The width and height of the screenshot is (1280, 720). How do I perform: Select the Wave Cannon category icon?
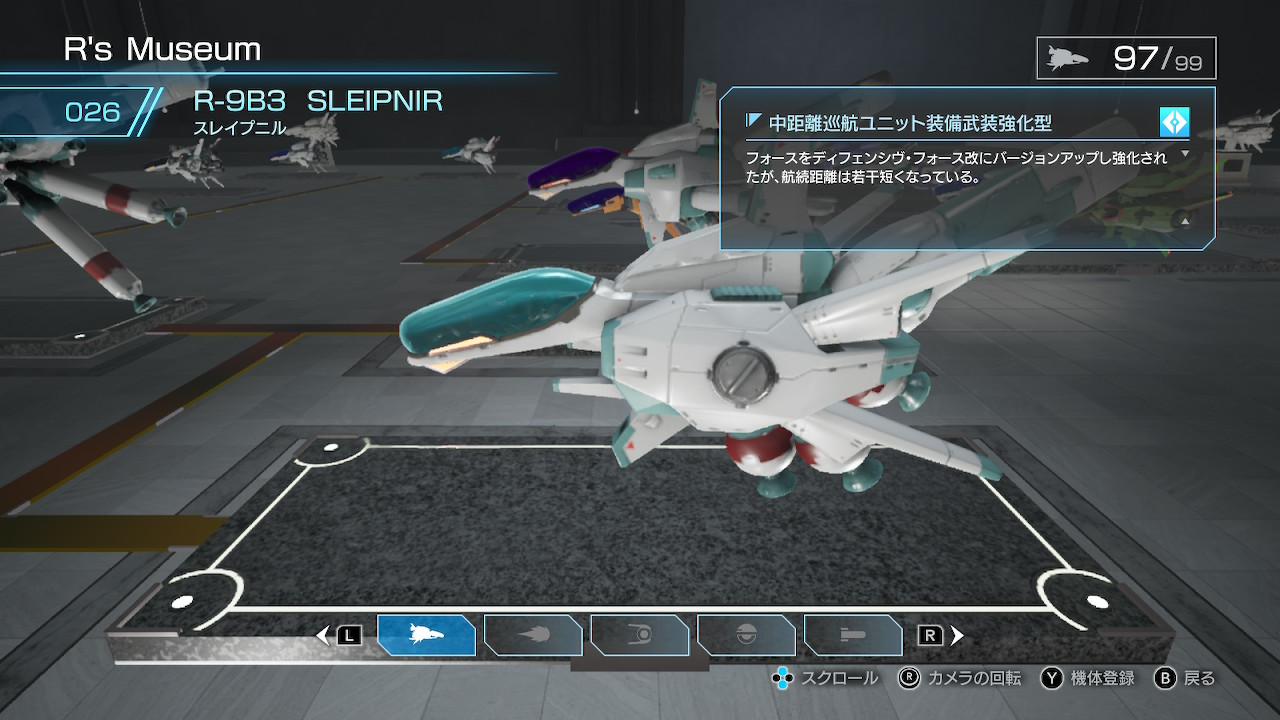[x=853, y=635]
